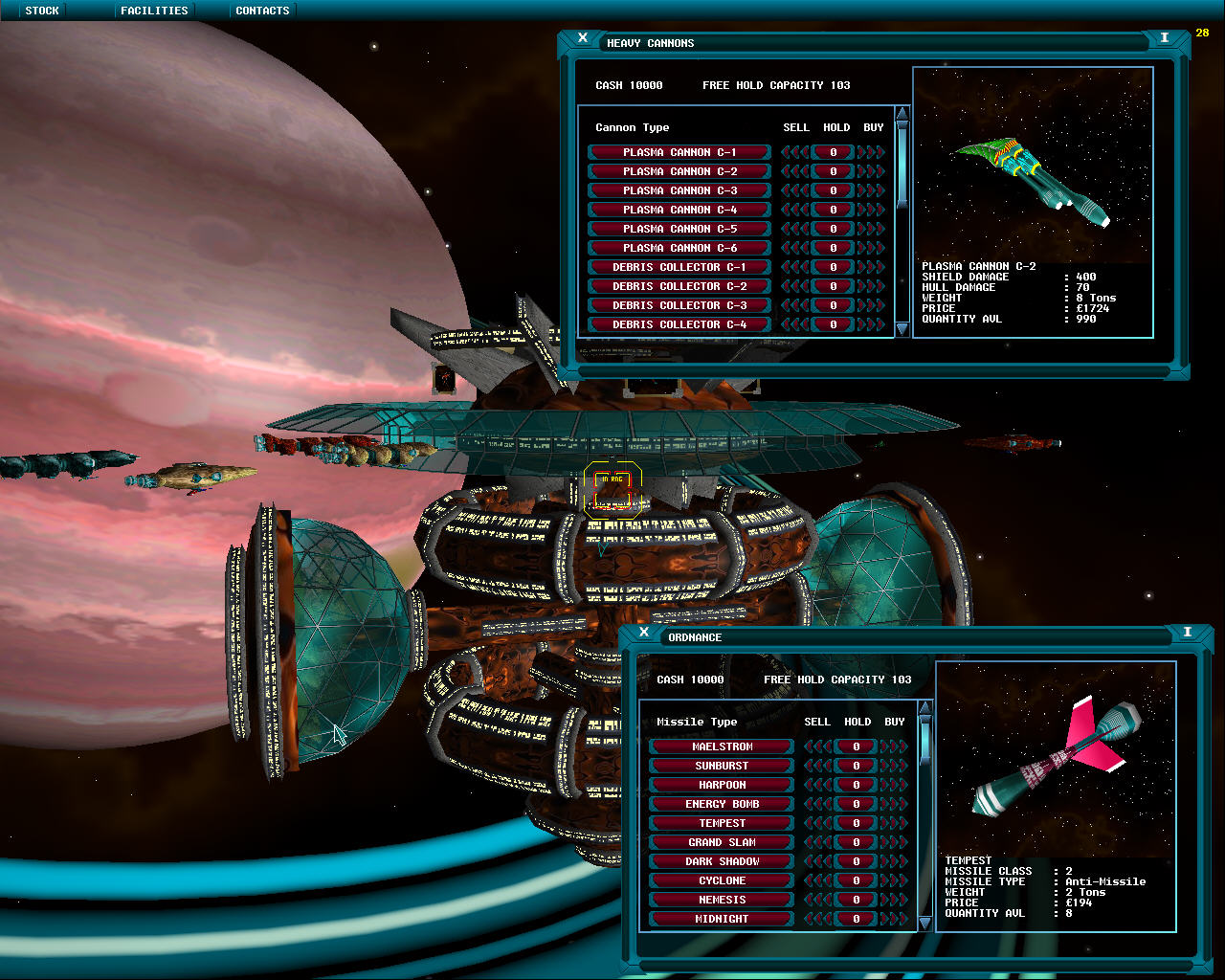The height and width of the screenshot is (980, 1225).
Task: Close the Heavy Cannons window
Action: (583, 38)
